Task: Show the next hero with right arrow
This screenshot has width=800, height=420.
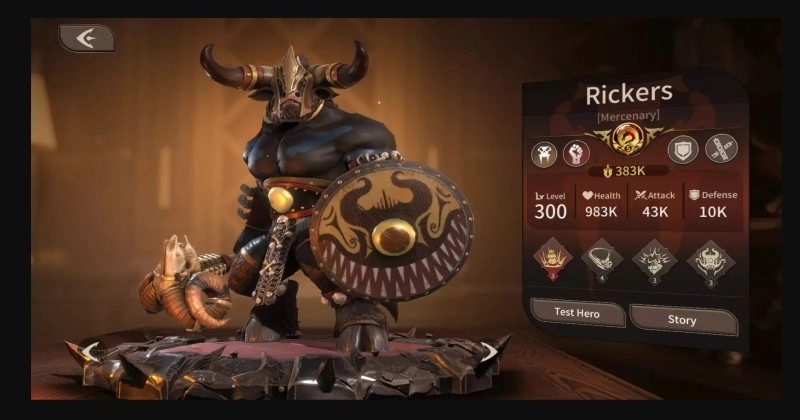Action: click(x=490, y=351)
